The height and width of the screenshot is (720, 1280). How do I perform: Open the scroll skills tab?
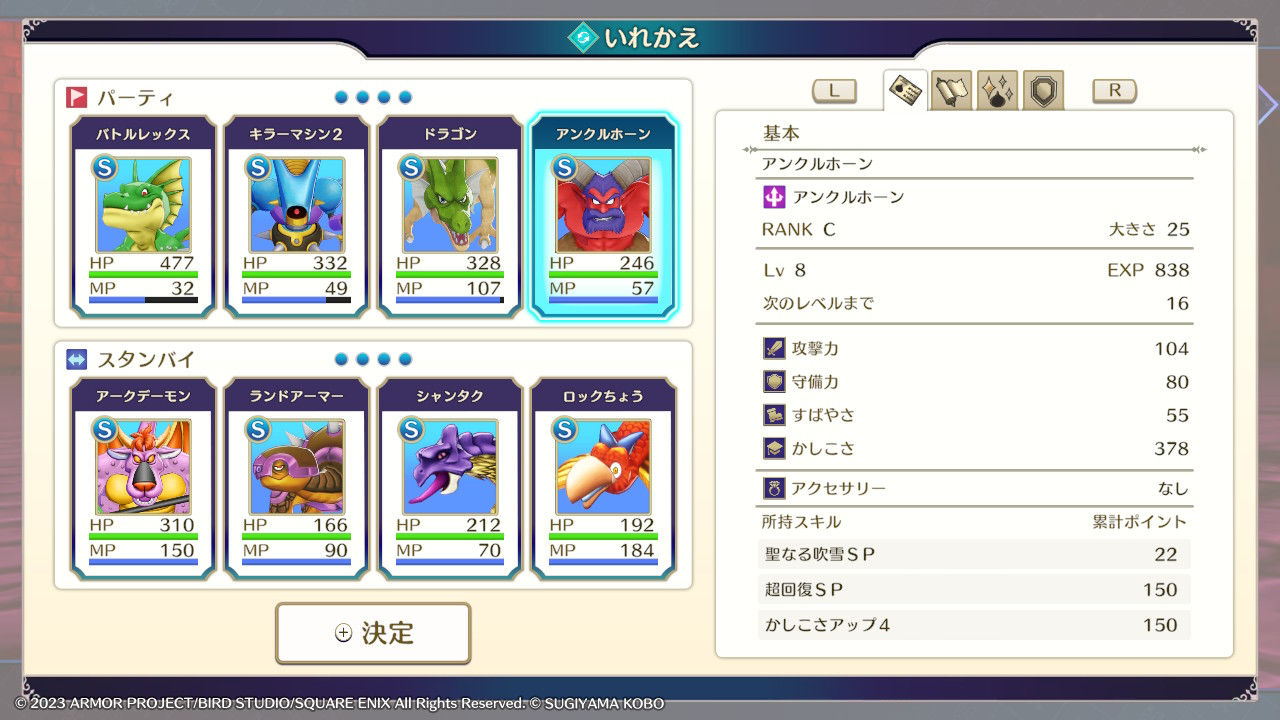[x=950, y=90]
